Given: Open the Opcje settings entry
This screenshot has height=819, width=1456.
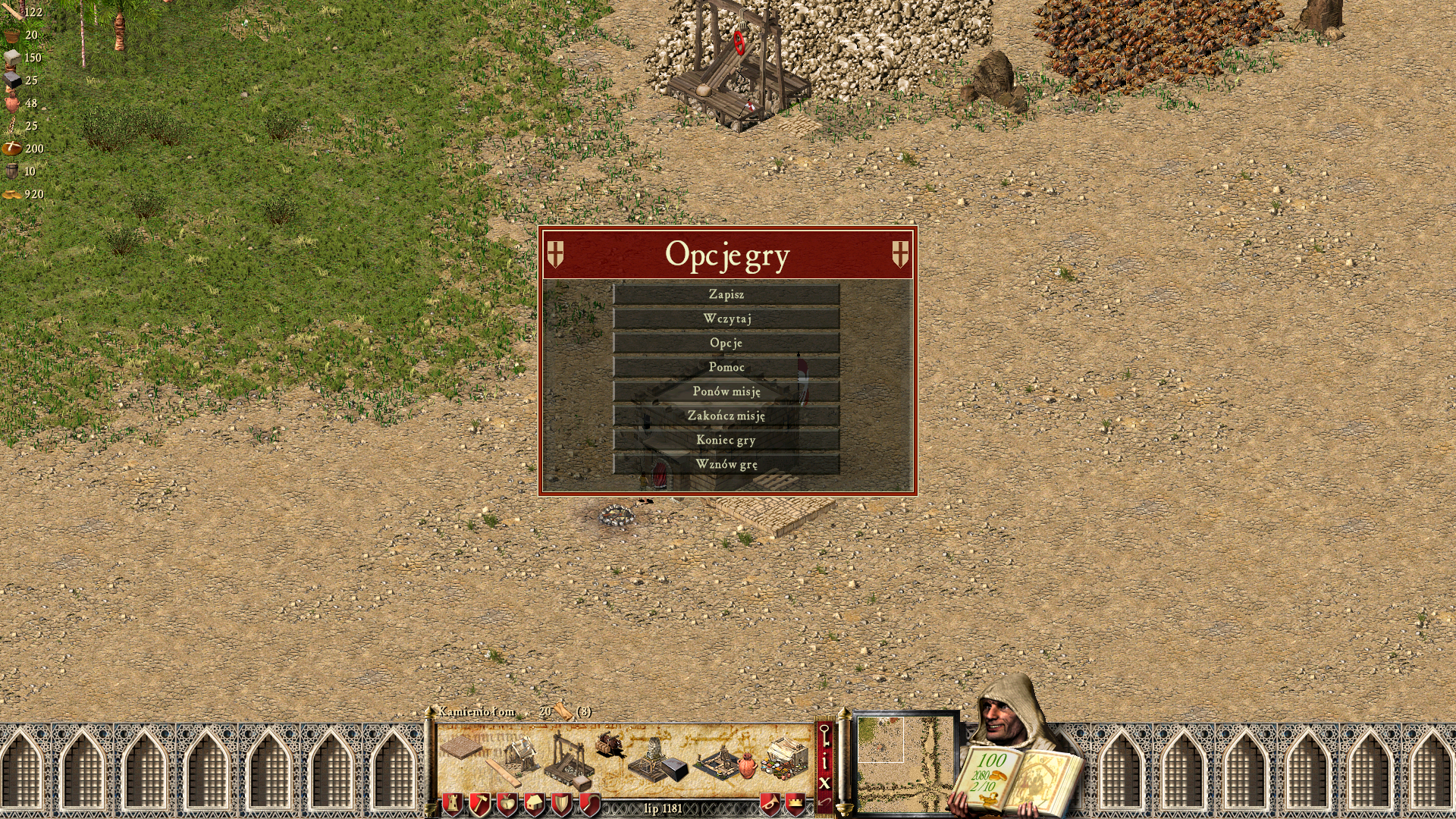Looking at the screenshot, I should (x=726, y=343).
